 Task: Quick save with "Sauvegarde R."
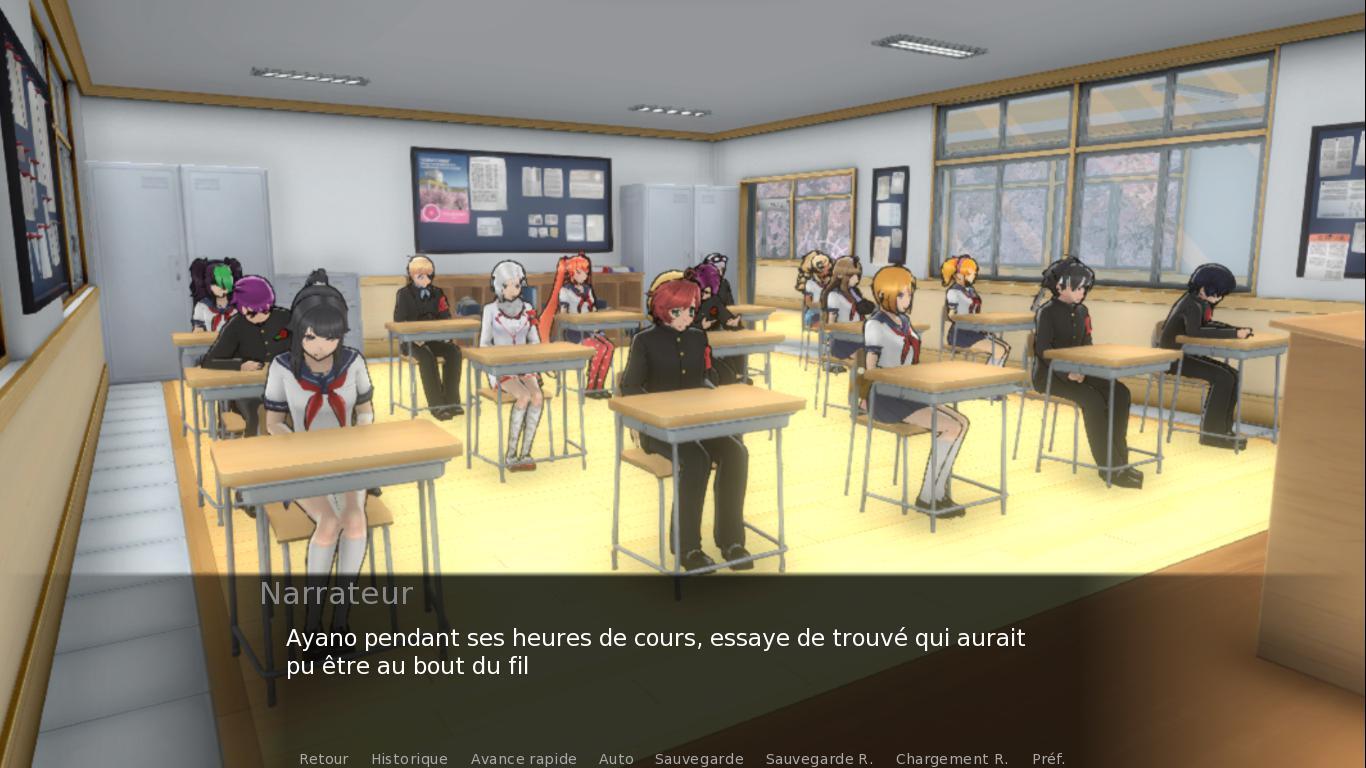click(819, 759)
